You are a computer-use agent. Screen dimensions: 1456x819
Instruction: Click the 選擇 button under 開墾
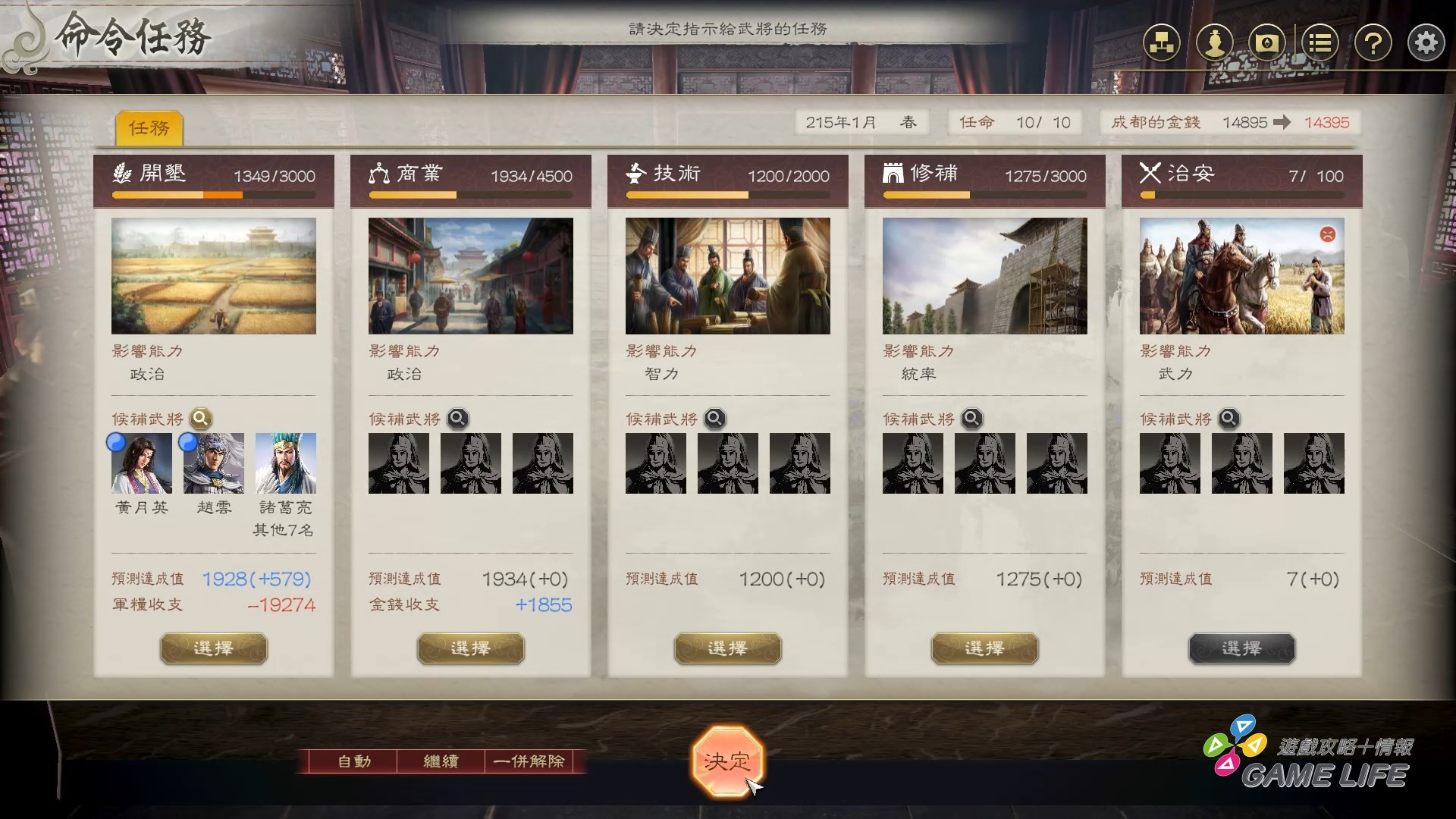(213, 648)
